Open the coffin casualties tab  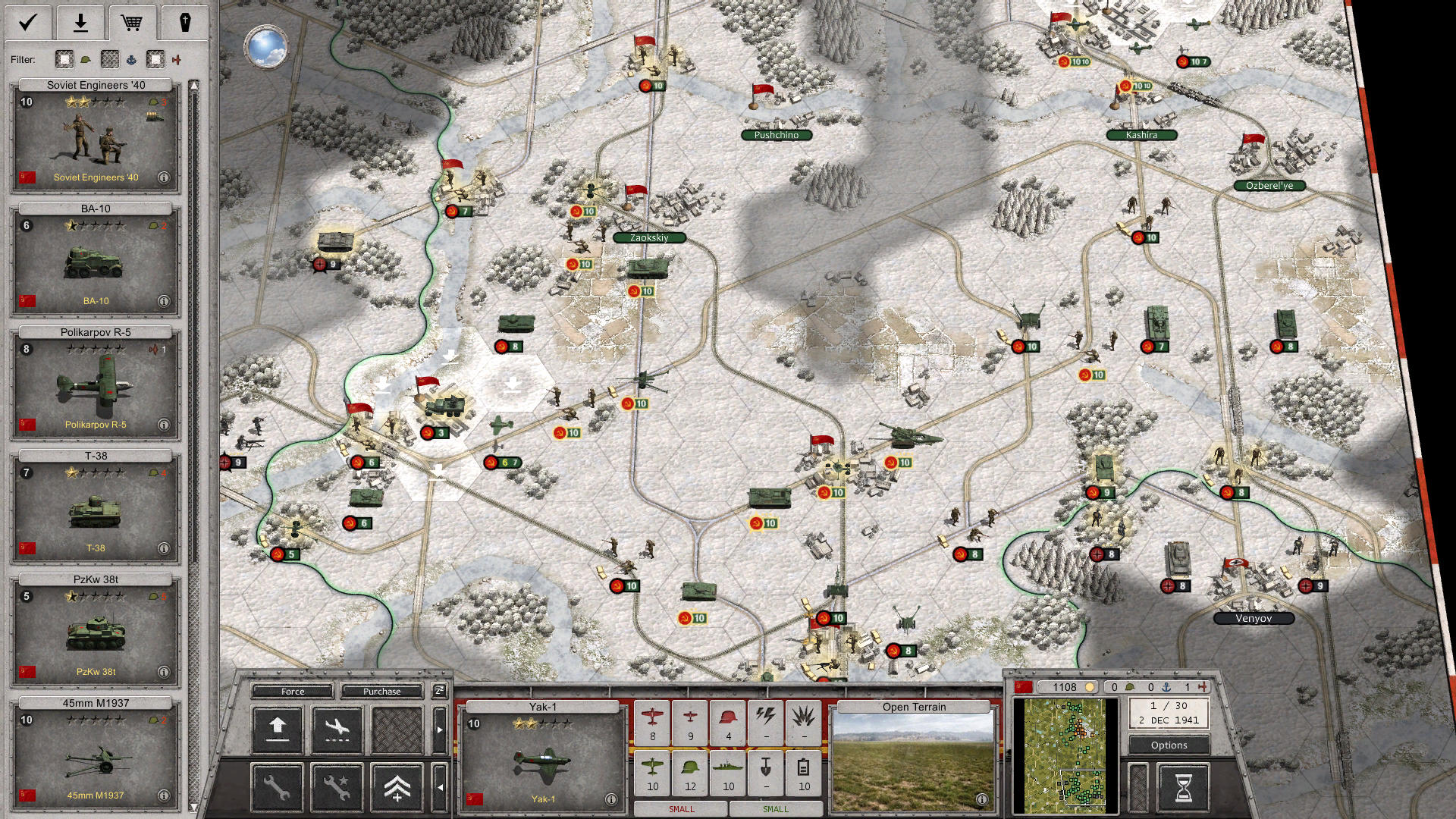pos(184,22)
